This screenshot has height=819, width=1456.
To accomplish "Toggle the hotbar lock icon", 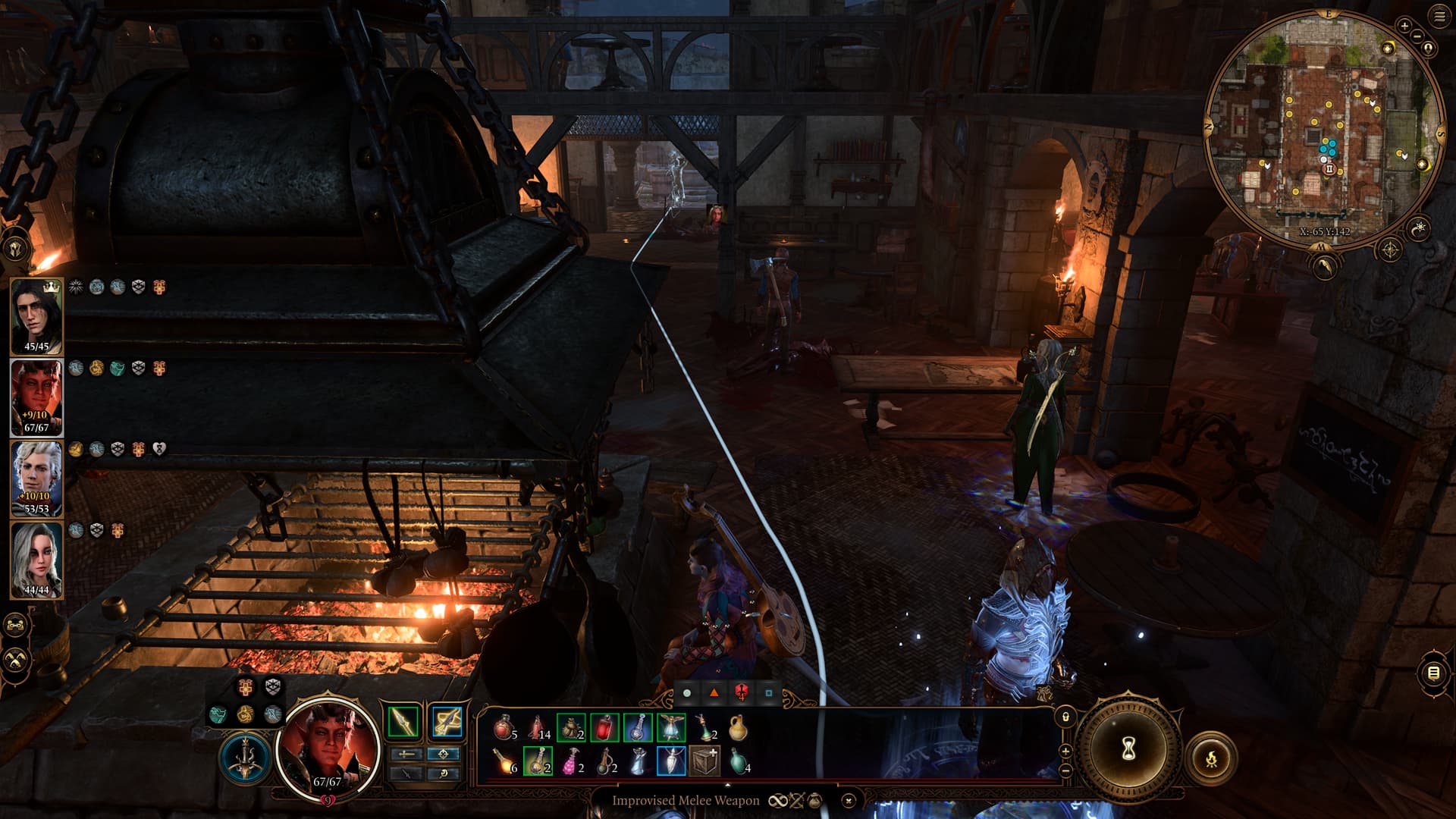I will pos(1065,717).
